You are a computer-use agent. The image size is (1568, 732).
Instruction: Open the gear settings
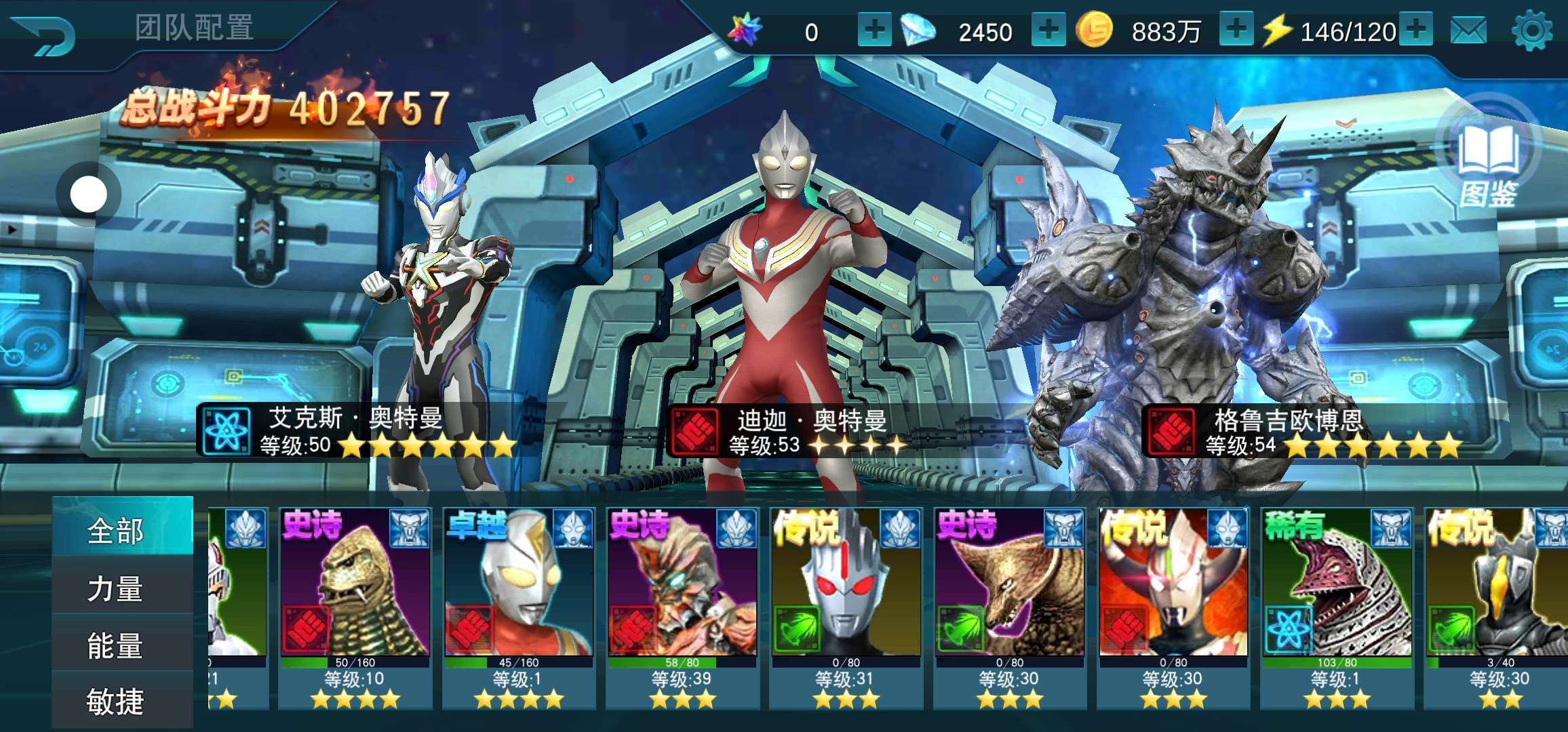point(1531,31)
